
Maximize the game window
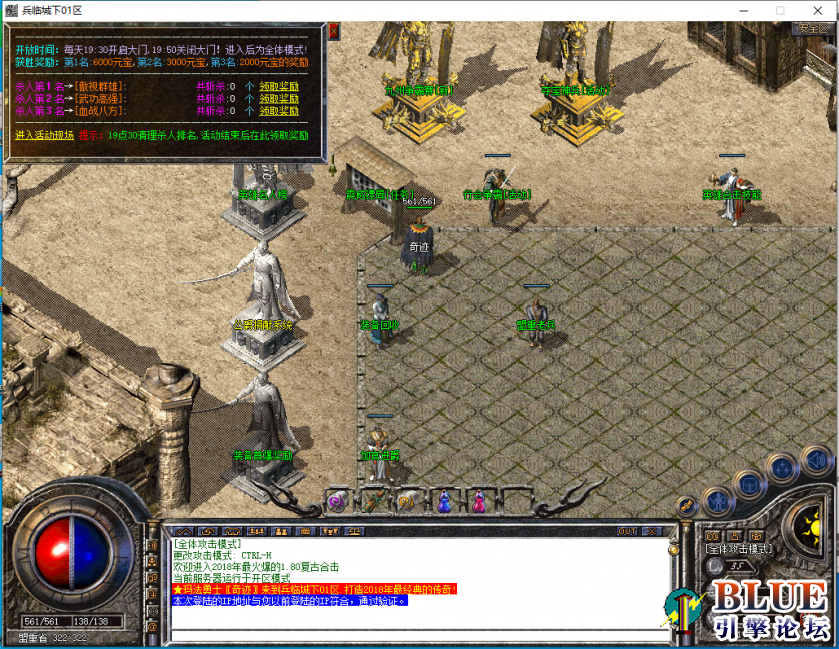pyautogui.click(x=780, y=10)
